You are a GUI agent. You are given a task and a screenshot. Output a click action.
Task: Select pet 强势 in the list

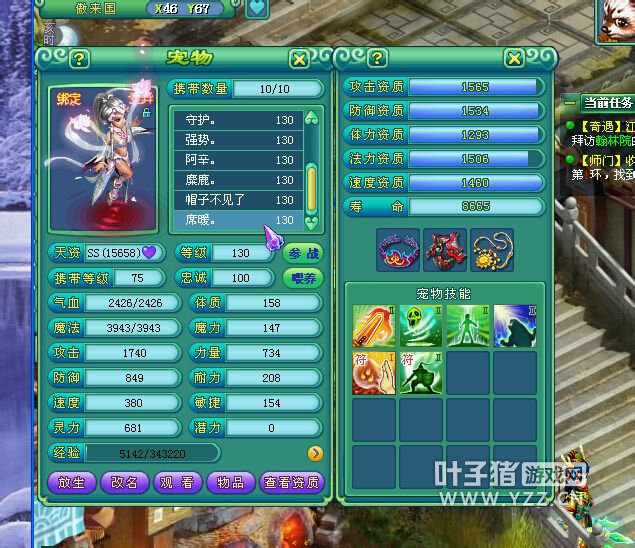tap(237, 140)
